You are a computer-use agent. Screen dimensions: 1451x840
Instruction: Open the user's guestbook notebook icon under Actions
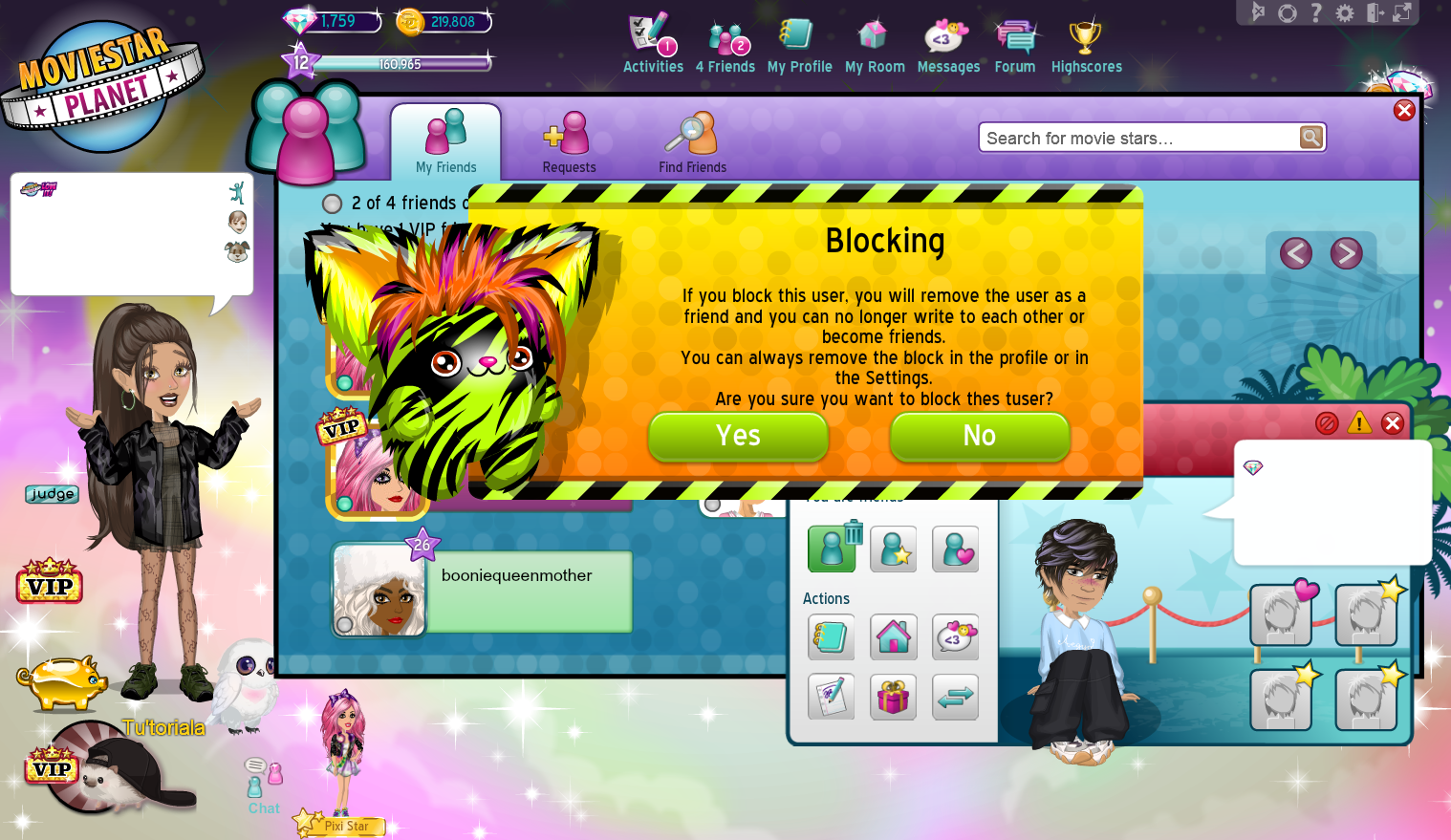click(x=831, y=637)
